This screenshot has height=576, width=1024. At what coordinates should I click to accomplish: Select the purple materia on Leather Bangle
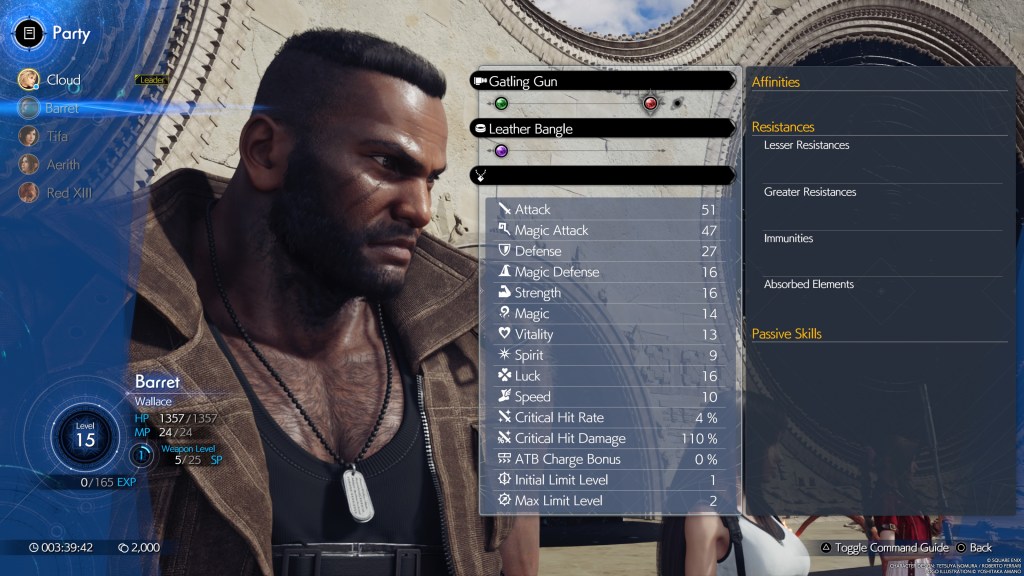point(501,151)
